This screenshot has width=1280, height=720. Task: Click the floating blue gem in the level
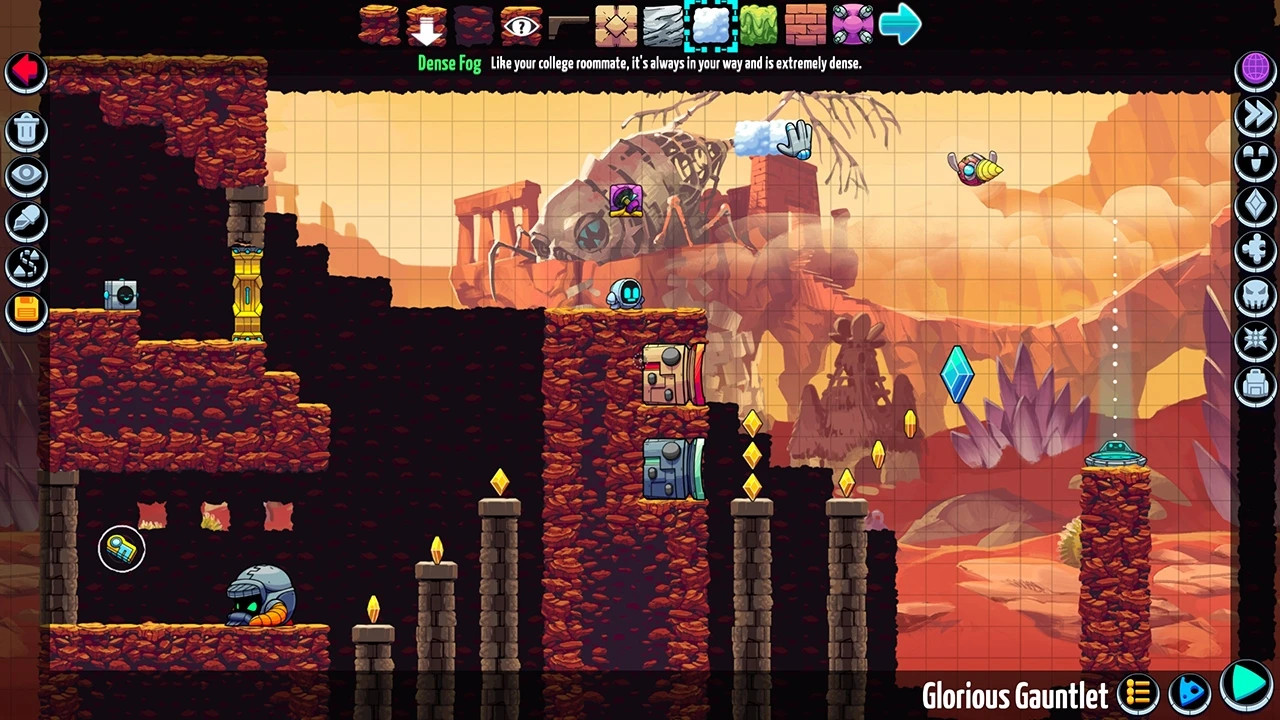point(956,376)
